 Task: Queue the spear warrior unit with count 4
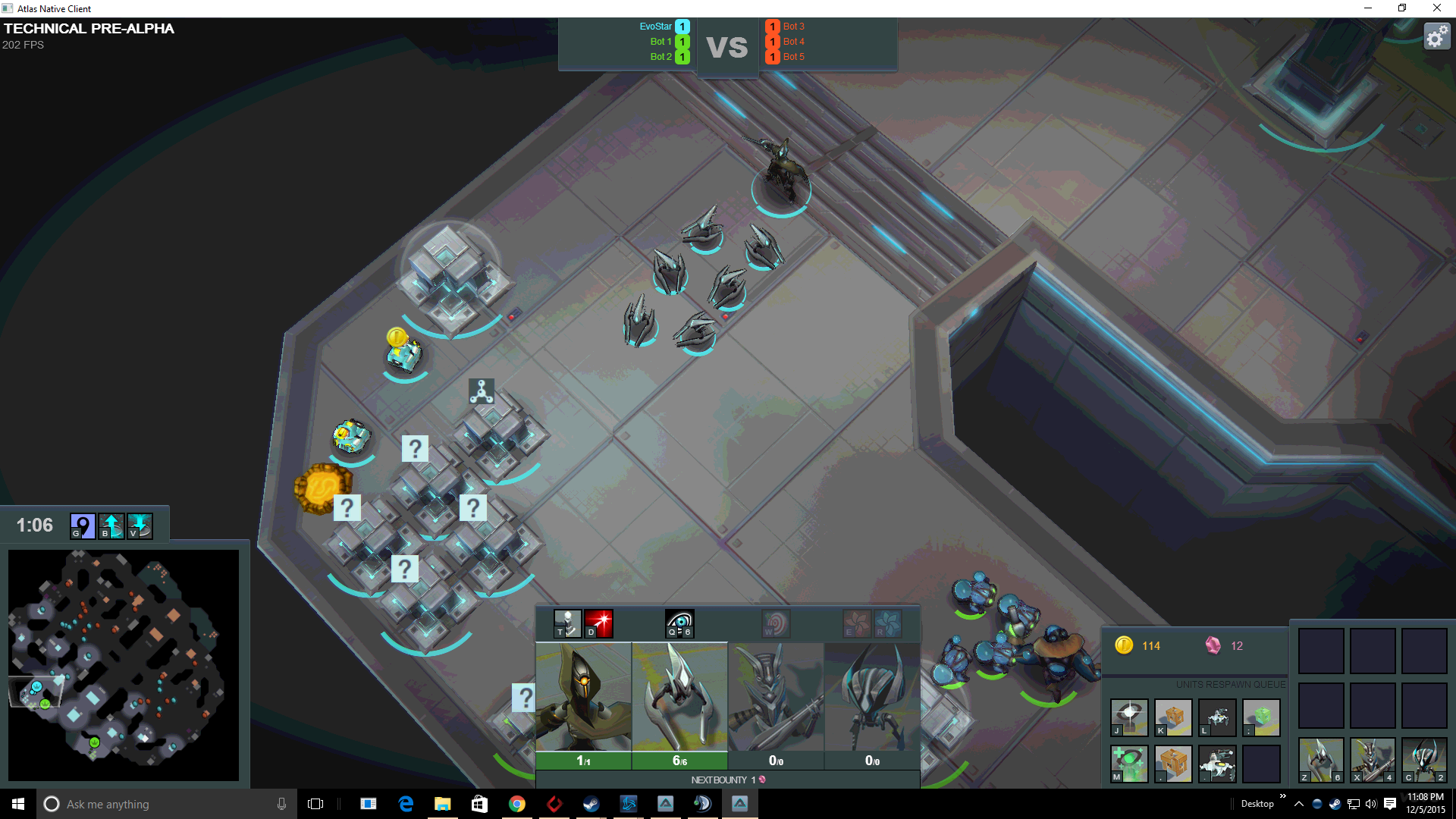[x=1373, y=760]
